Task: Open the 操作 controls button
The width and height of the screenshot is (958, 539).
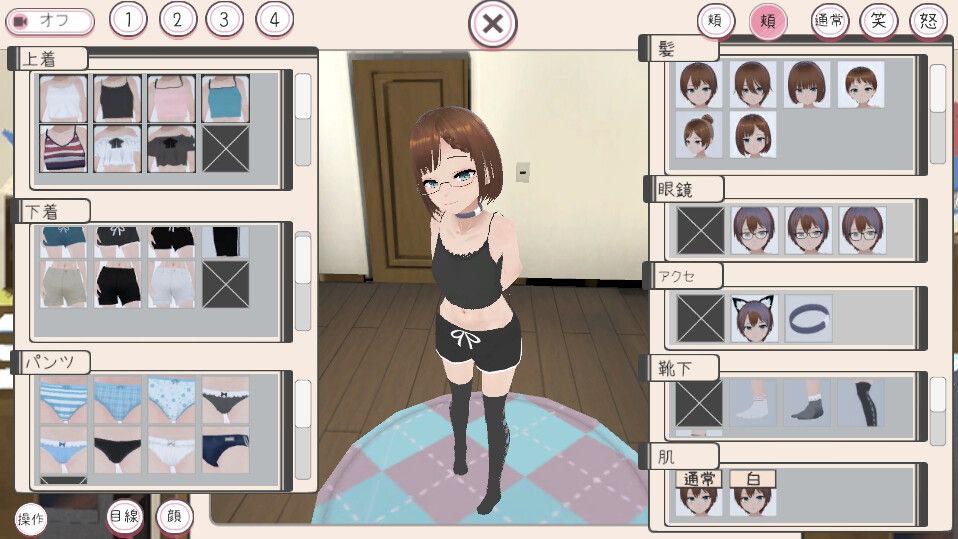Action: [31, 519]
